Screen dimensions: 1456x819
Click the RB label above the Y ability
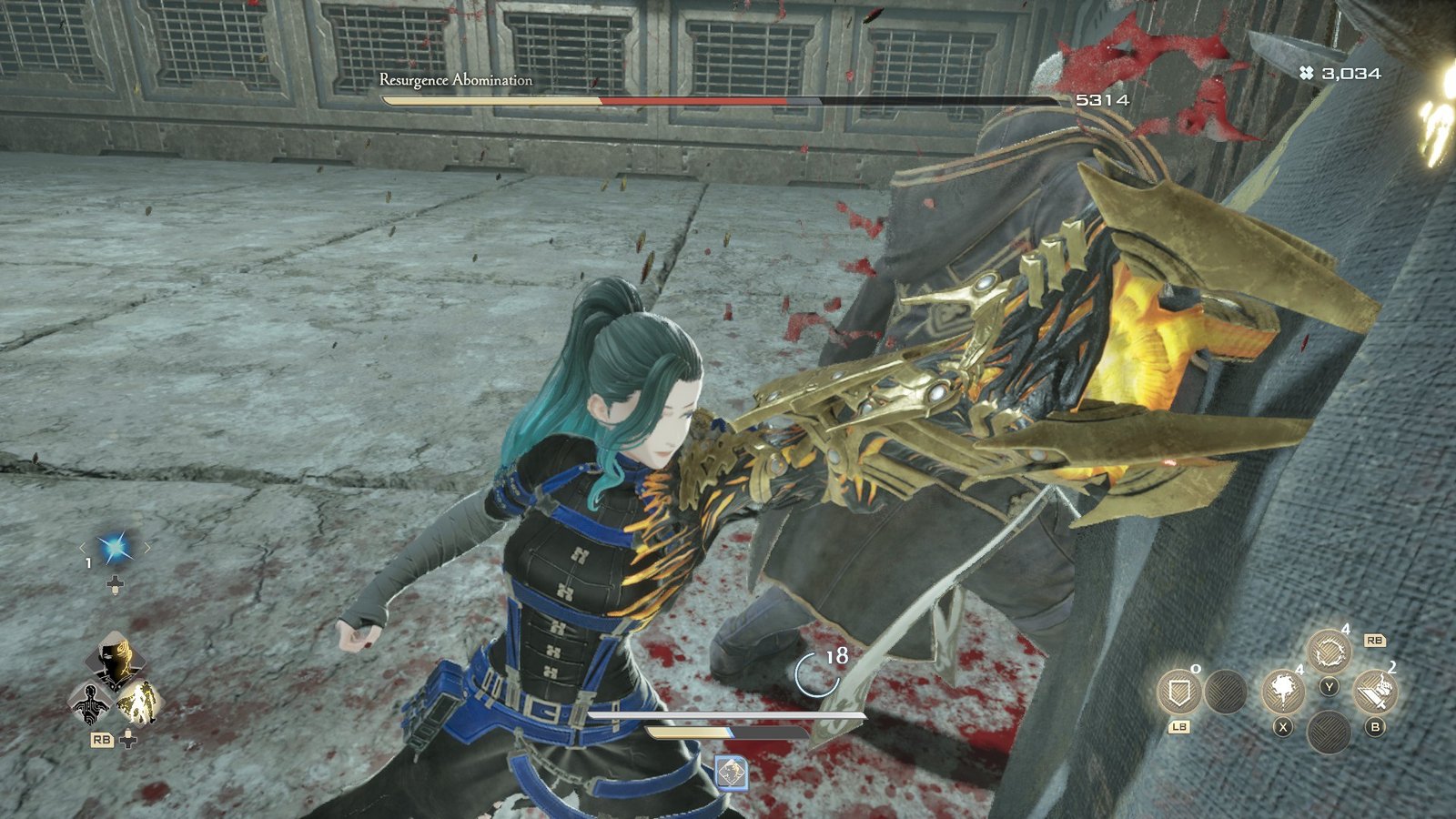(x=1376, y=640)
